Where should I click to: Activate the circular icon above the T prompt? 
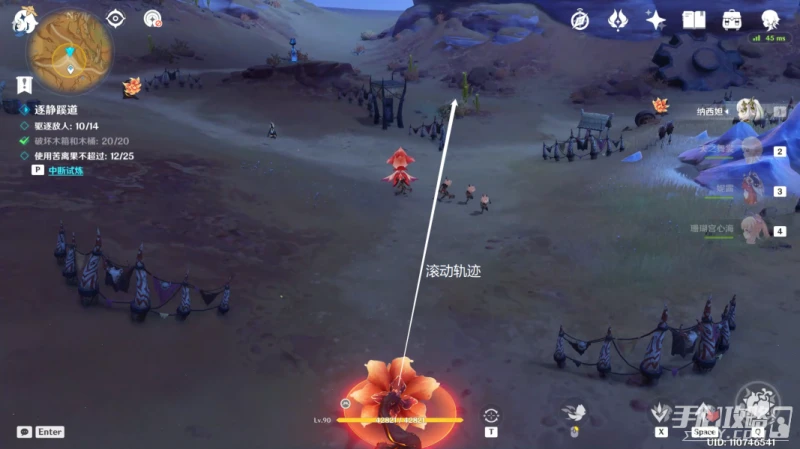[x=491, y=415]
